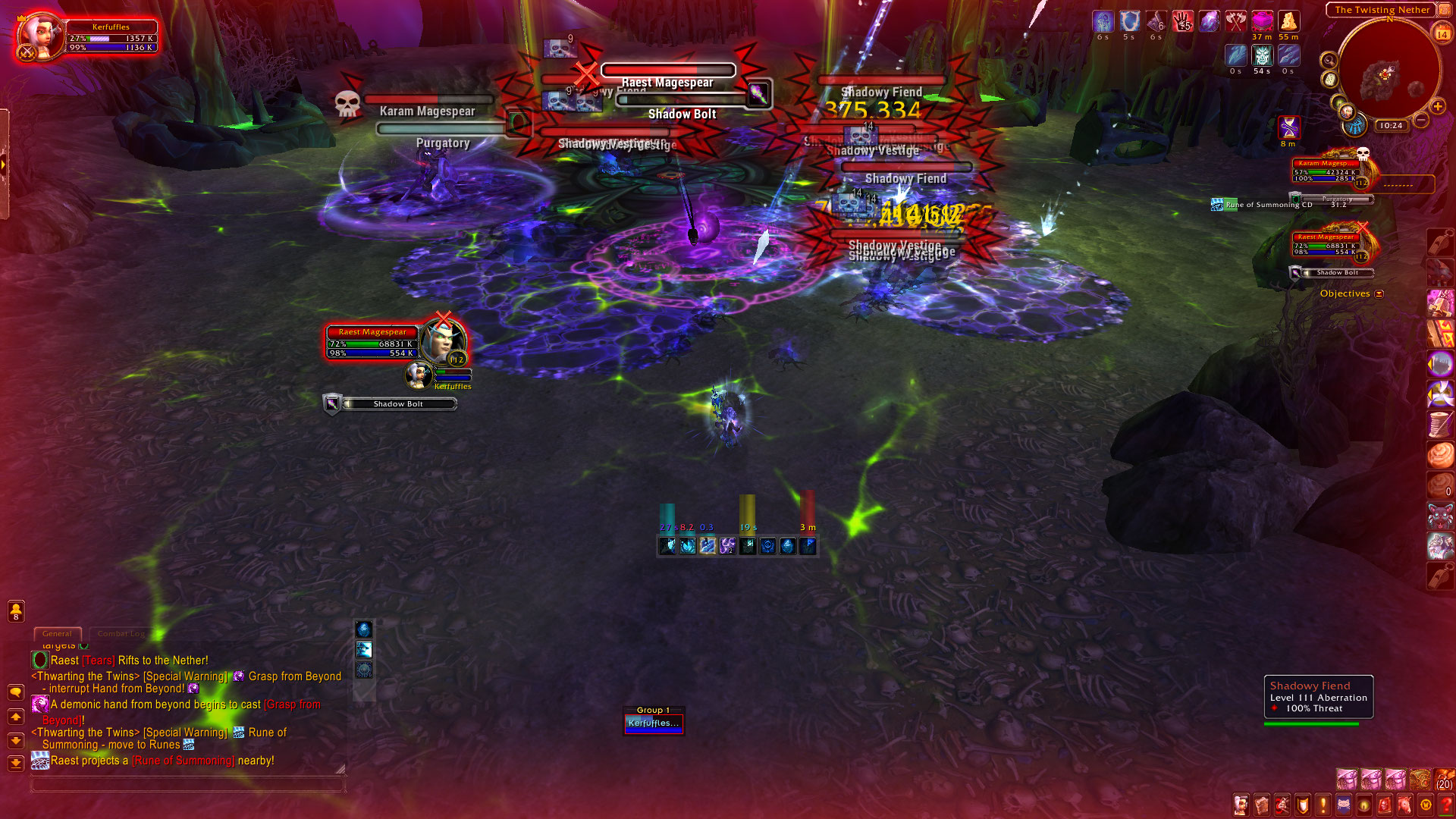Open the calendar button showing 14
Screen dimensions: 1456x819
pyautogui.click(x=1442, y=34)
